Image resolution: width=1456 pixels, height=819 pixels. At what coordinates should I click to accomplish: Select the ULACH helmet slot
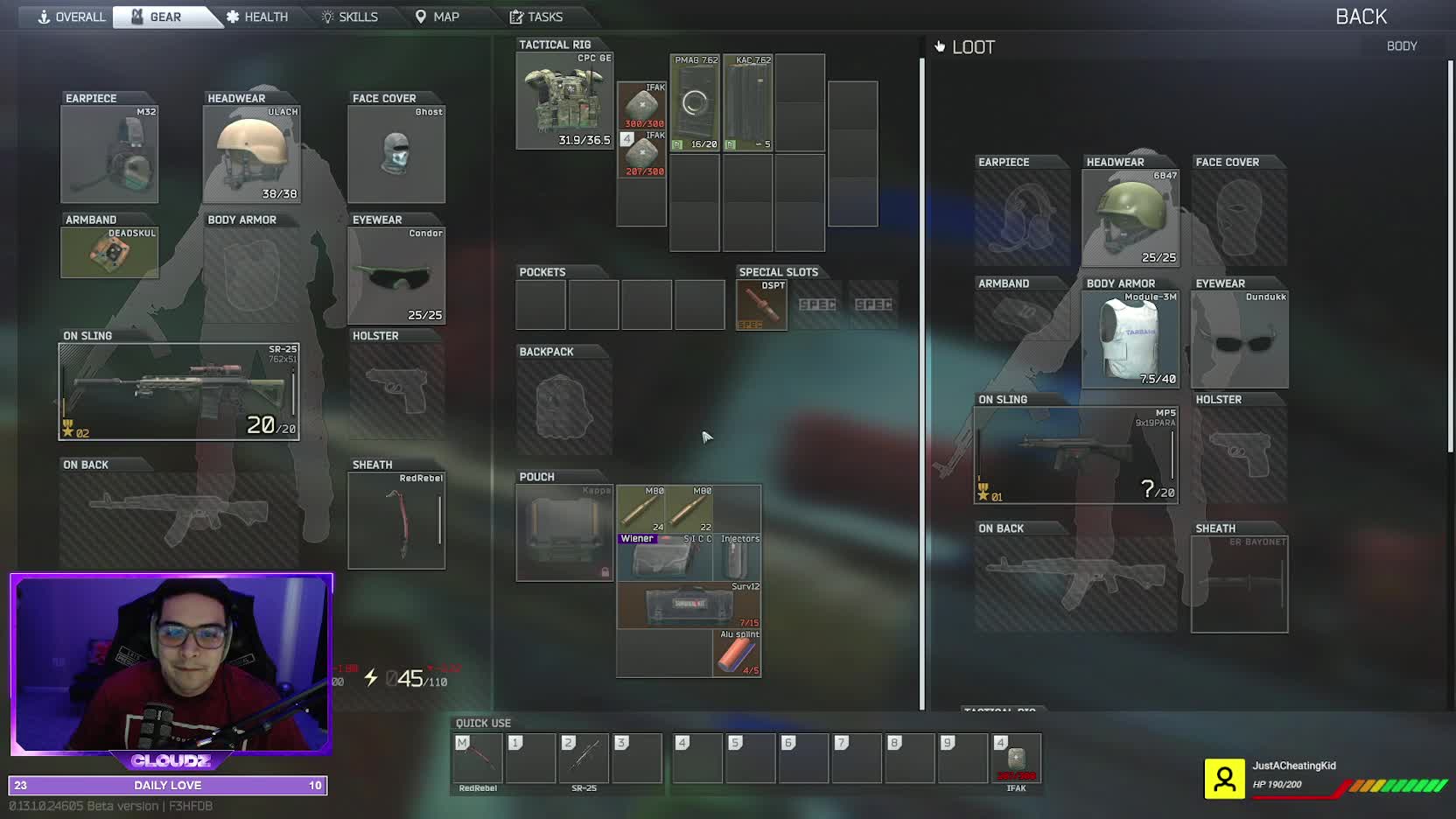[252, 154]
